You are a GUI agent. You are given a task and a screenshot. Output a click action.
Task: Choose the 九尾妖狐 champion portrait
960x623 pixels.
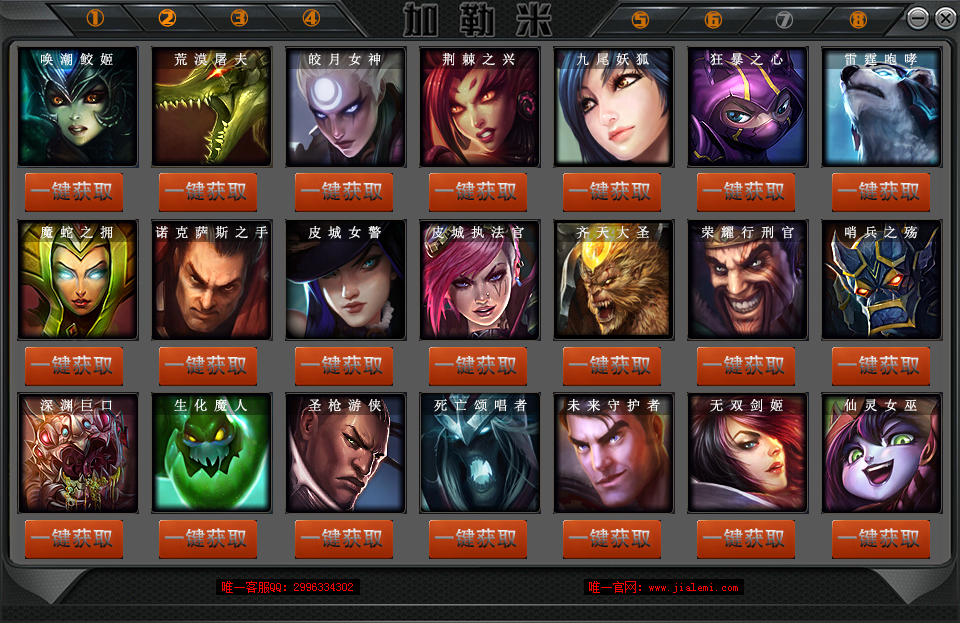click(613, 107)
